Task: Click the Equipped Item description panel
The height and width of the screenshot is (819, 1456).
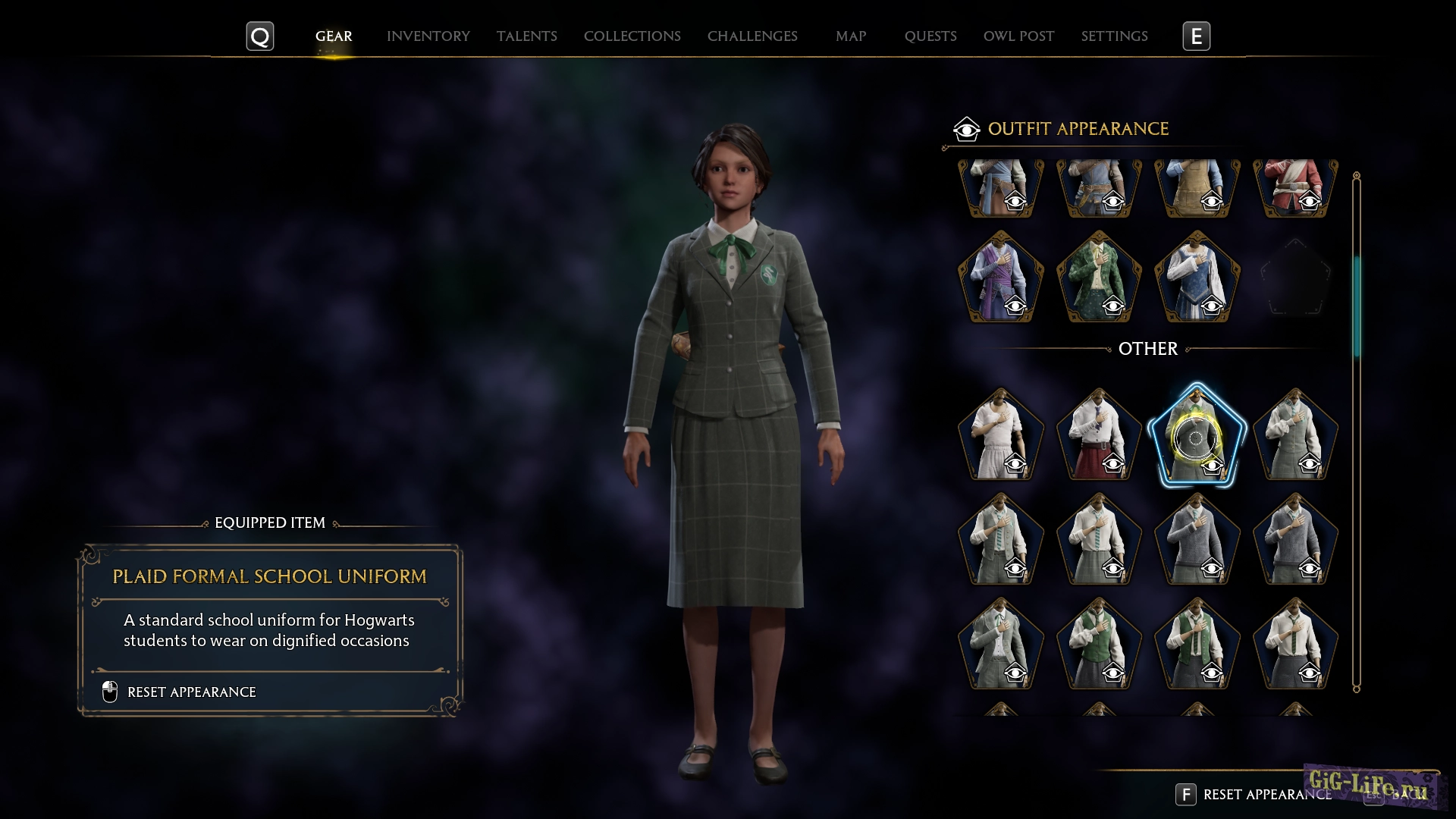Action: 268,622
